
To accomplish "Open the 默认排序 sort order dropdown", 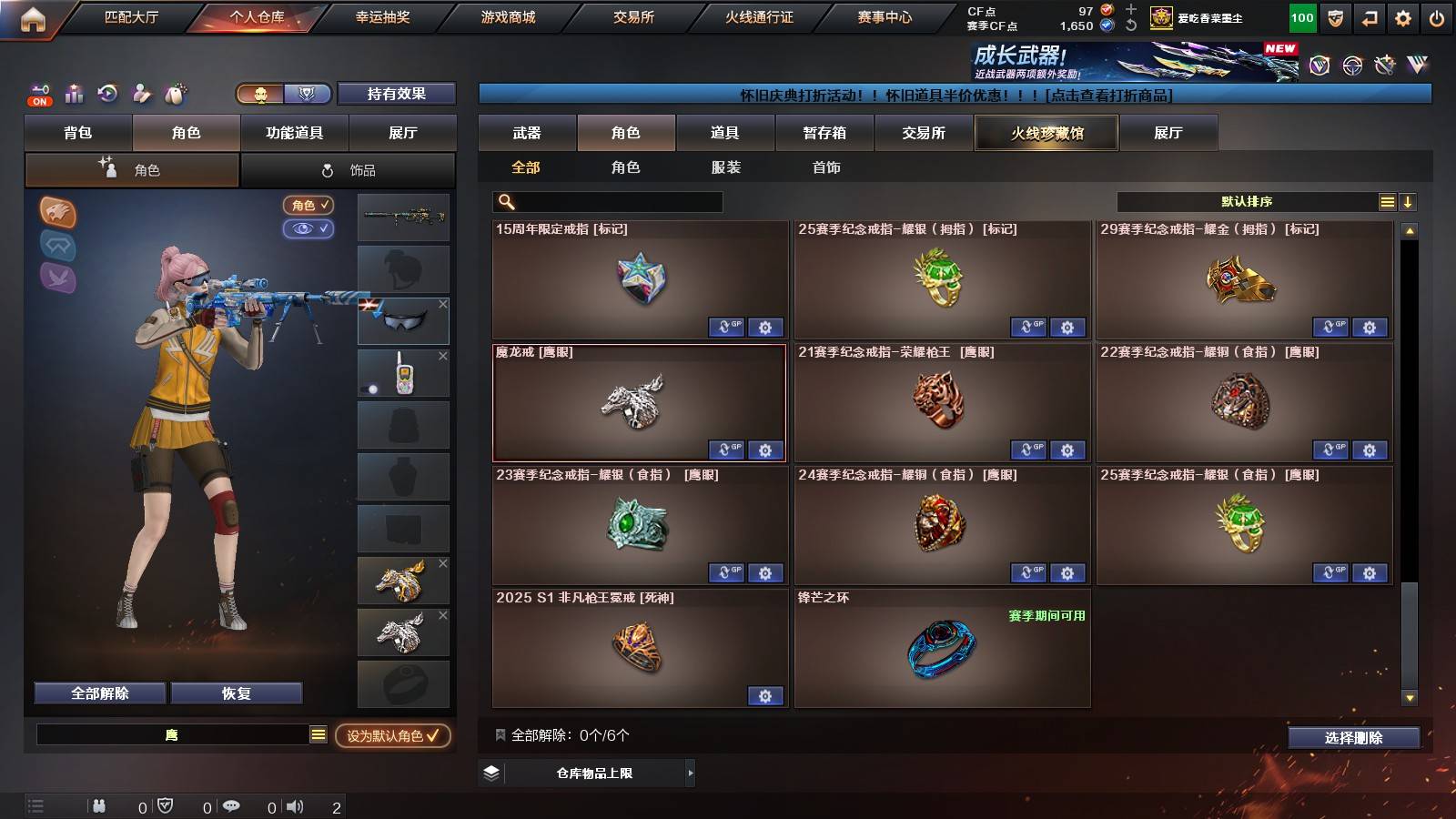I will 1247,201.
